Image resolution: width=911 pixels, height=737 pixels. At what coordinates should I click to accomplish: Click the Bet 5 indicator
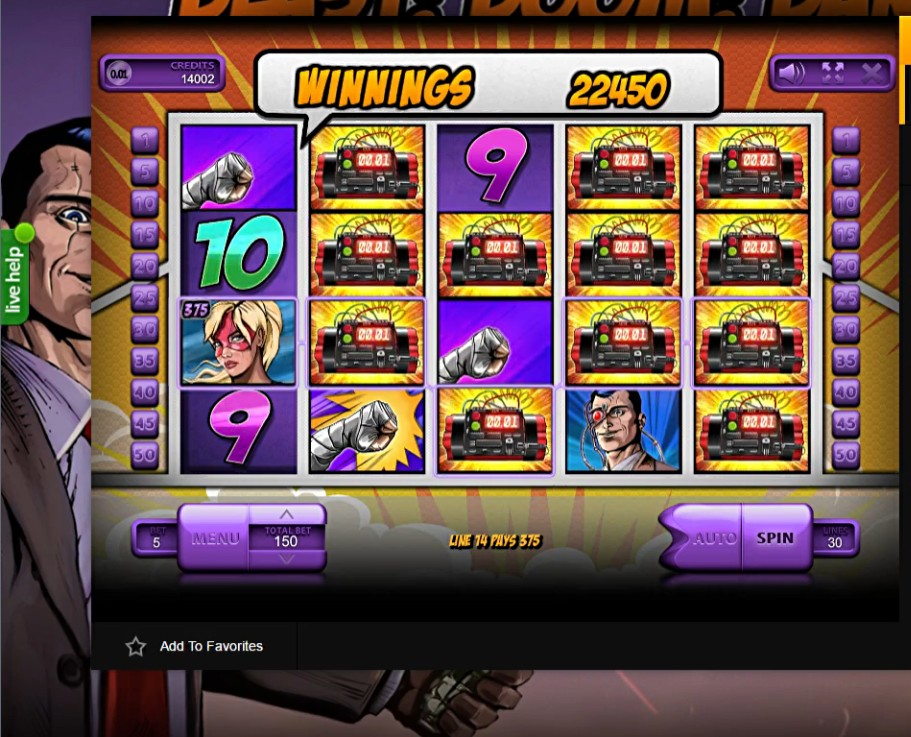(156, 539)
